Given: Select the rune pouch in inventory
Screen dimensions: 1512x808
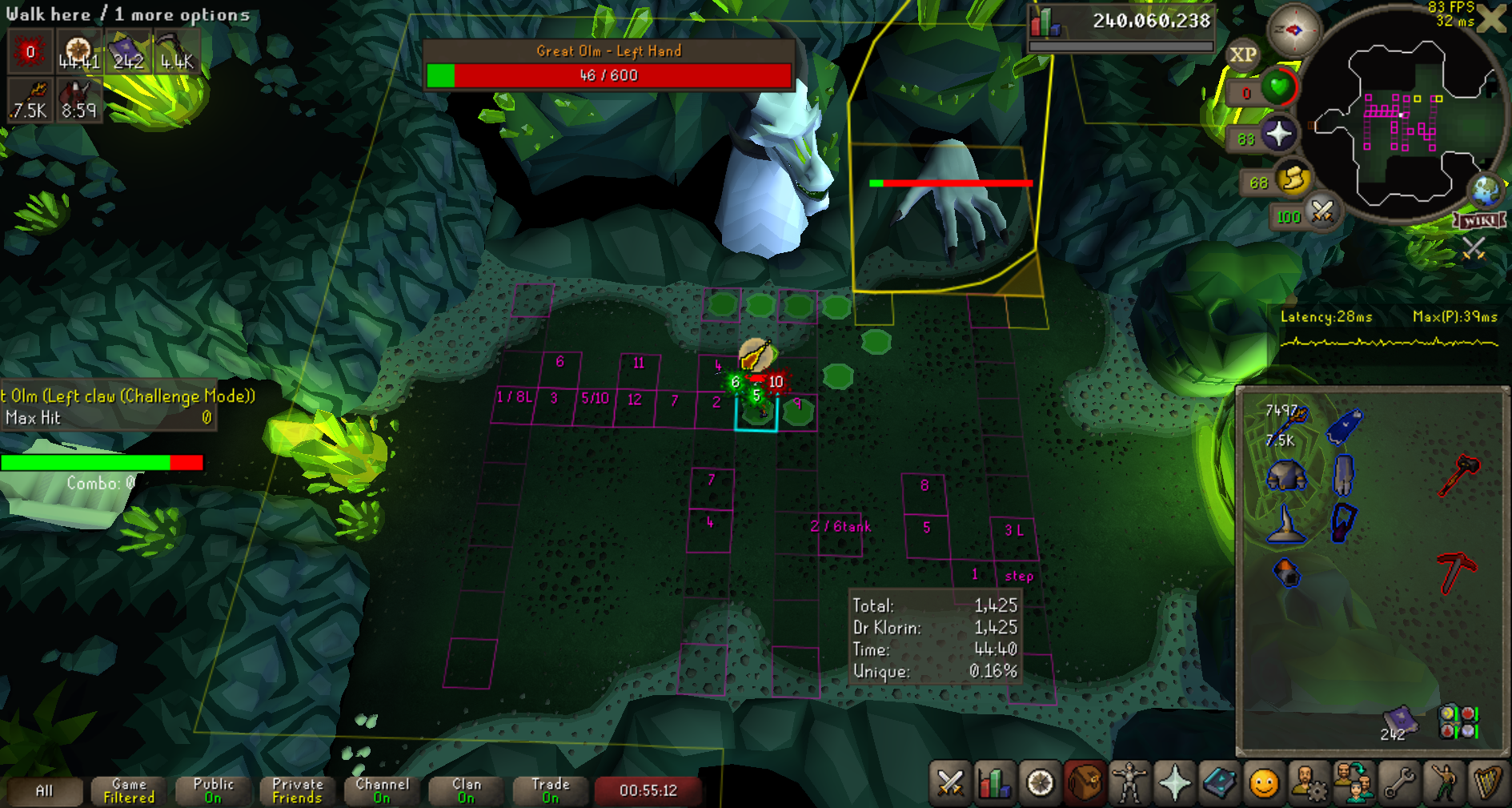Looking at the screenshot, I should tap(1458, 721).
